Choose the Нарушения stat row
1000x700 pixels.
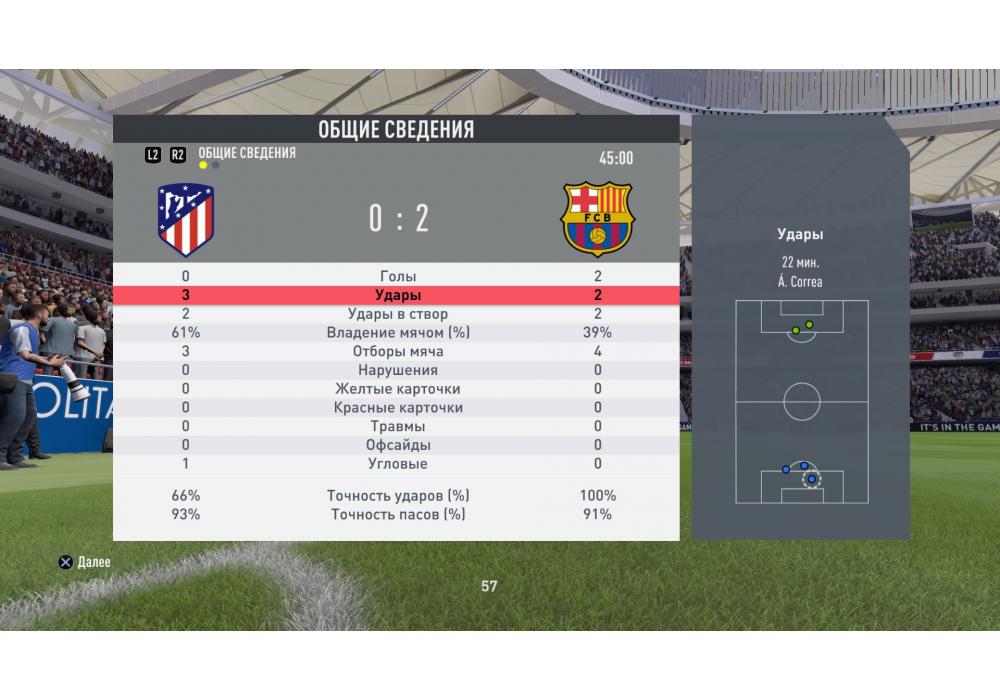(x=397, y=371)
